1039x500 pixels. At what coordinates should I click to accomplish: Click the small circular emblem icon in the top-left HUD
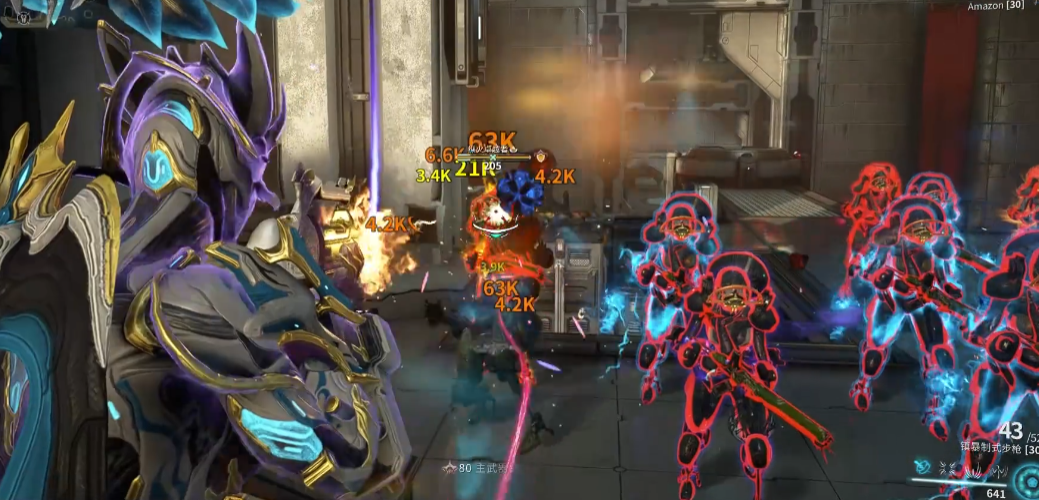pos(23,18)
